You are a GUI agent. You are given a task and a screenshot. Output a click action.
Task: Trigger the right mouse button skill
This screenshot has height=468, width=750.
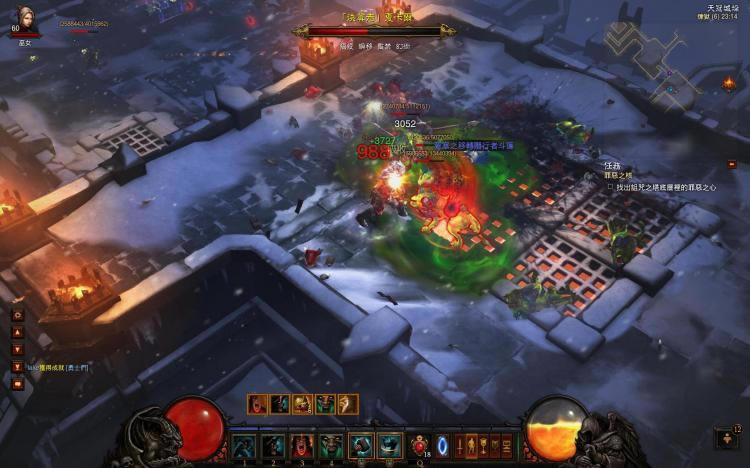click(390, 446)
